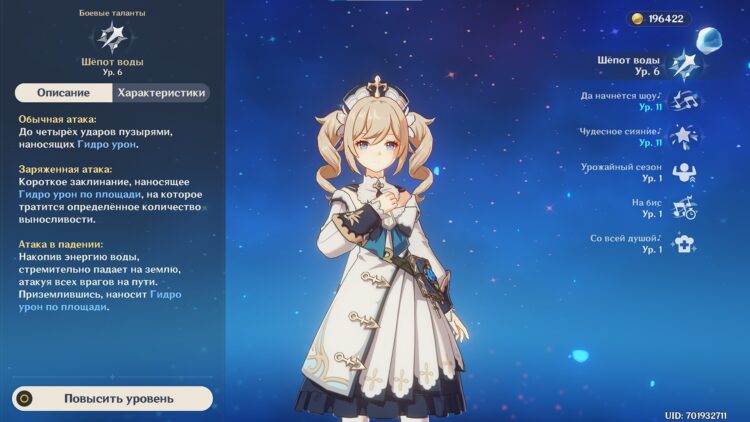Select the Чудесное сияние talent

[685, 136]
